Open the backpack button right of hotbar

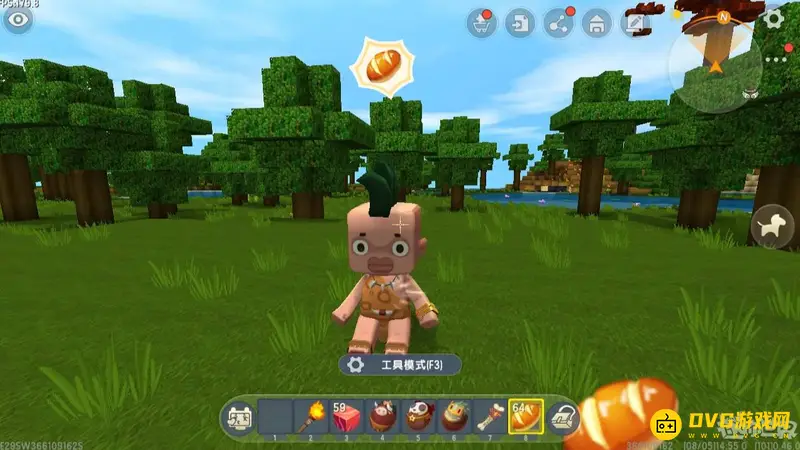point(565,416)
